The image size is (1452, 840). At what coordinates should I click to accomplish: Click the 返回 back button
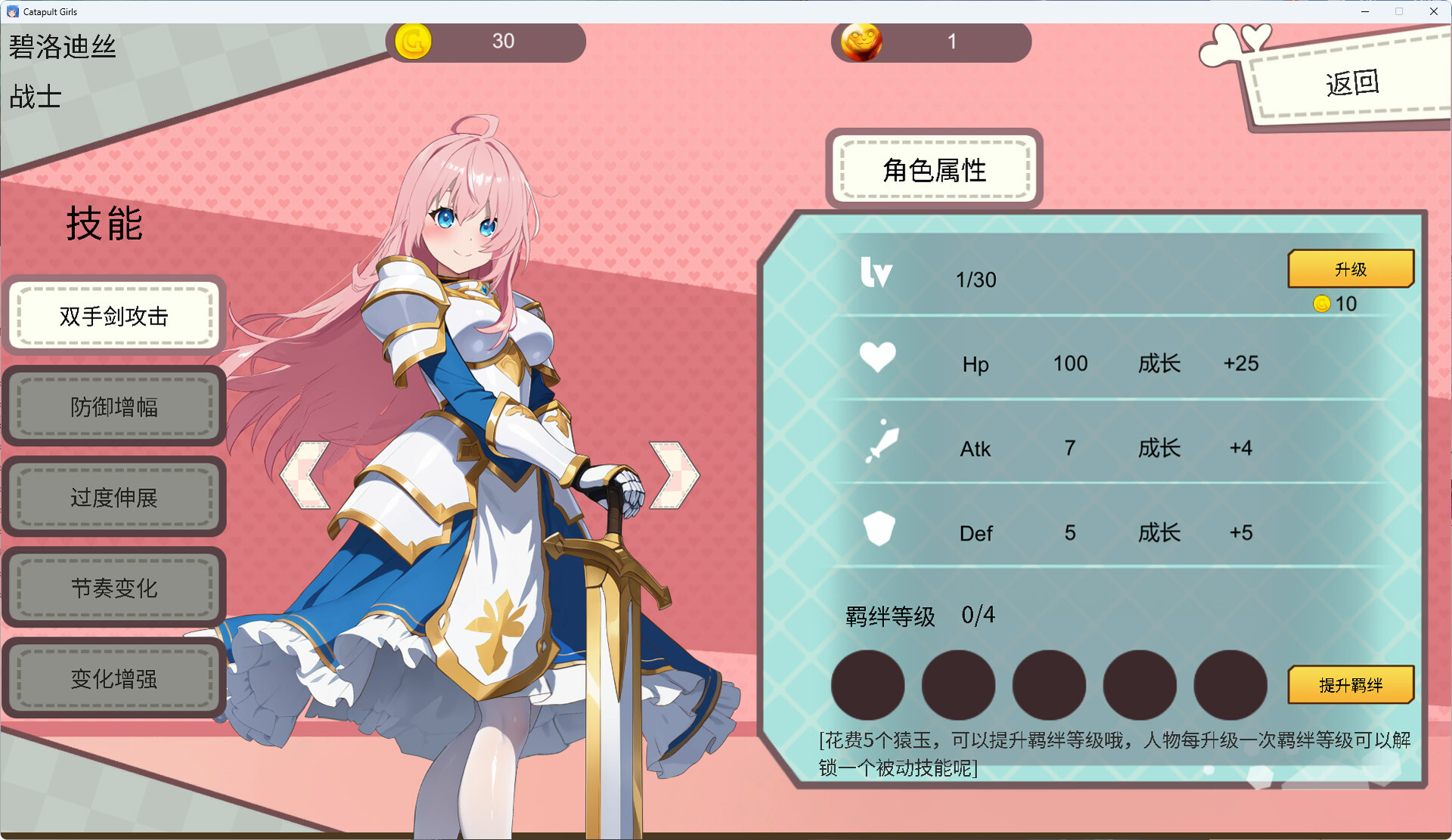(x=1351, y=83)
